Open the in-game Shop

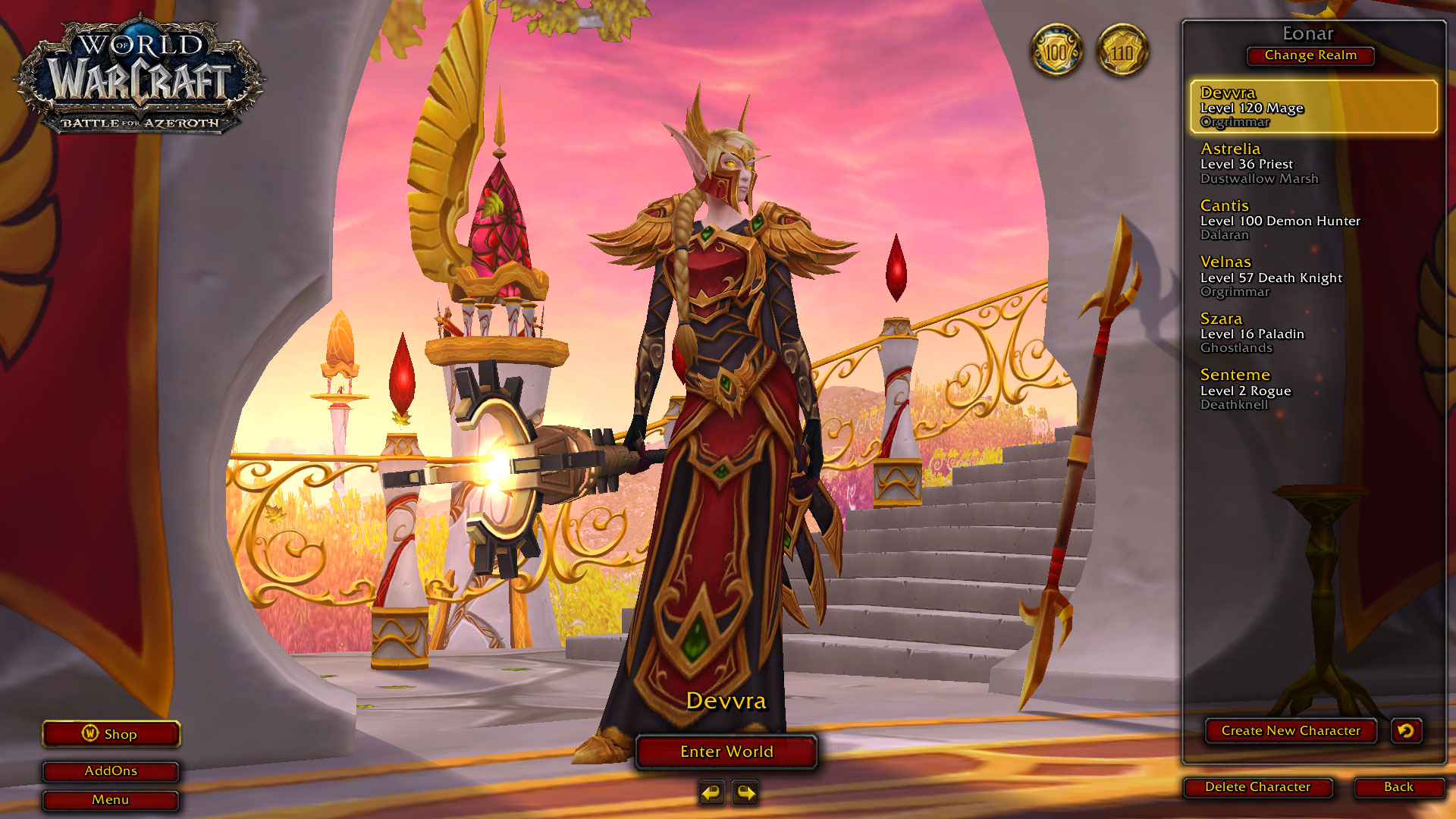pos(111,733)
